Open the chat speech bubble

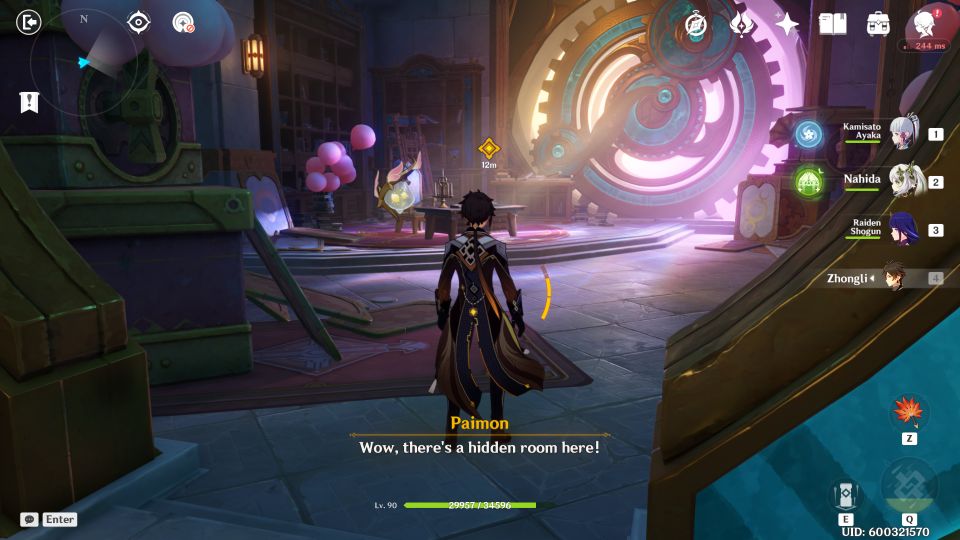point(29,519)
